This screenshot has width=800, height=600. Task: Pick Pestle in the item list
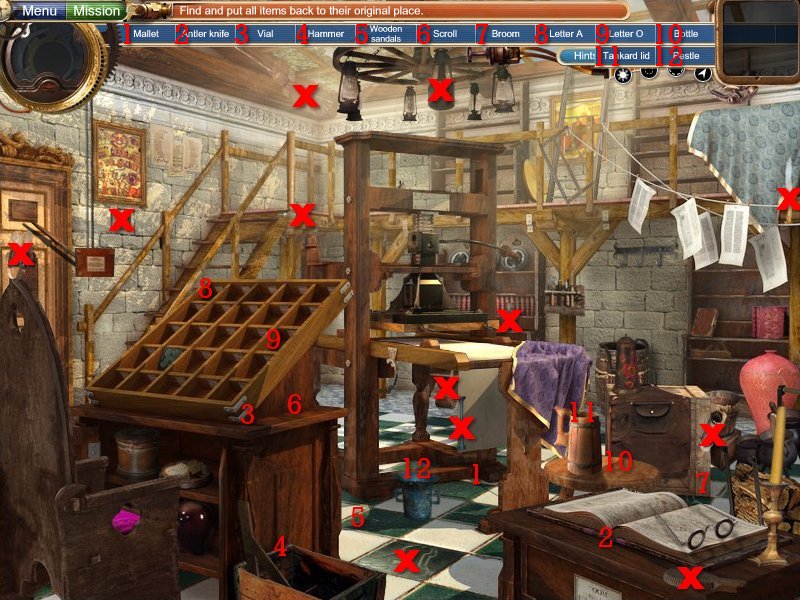[x=687, y=56]
